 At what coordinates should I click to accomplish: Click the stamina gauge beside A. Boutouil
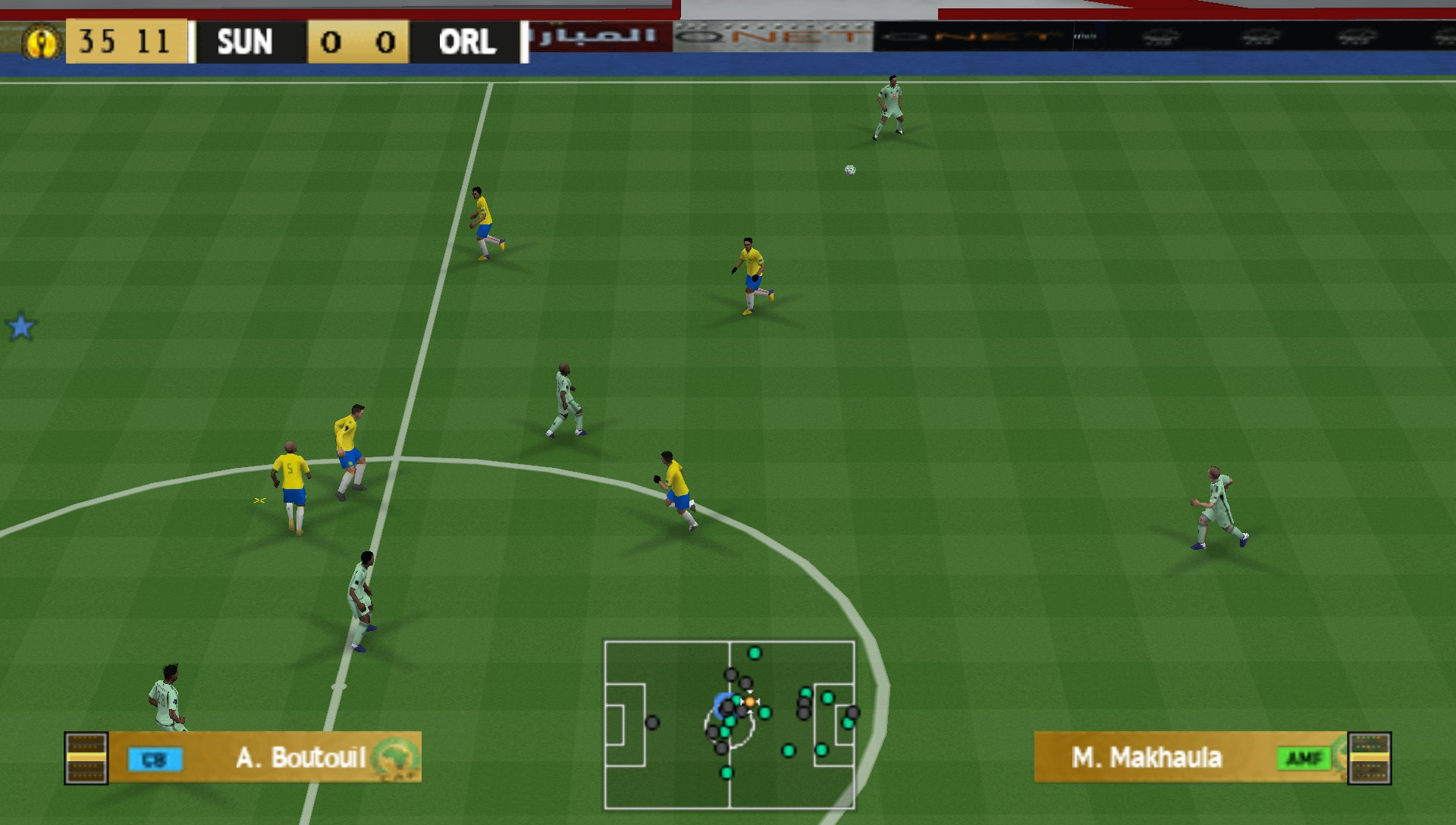(86, 758)
